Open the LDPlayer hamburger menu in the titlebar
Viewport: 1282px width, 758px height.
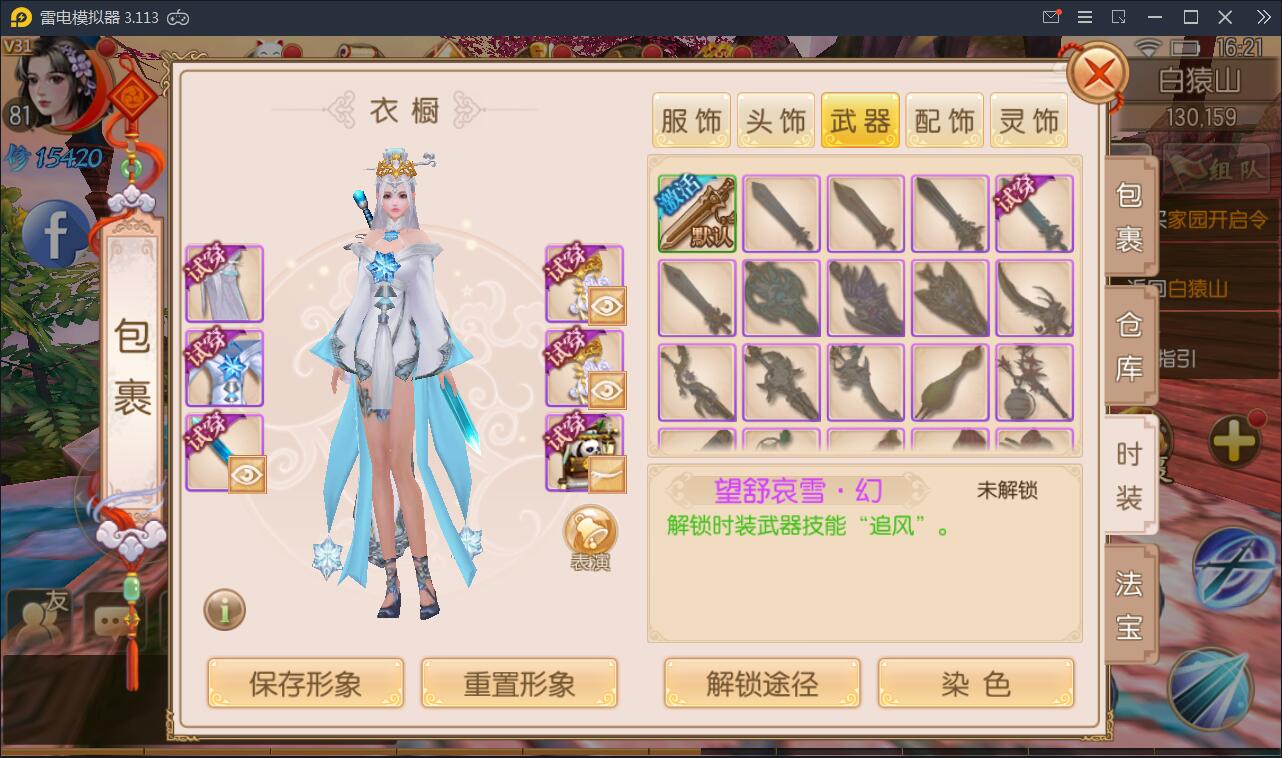click(x=1083, y=17)
